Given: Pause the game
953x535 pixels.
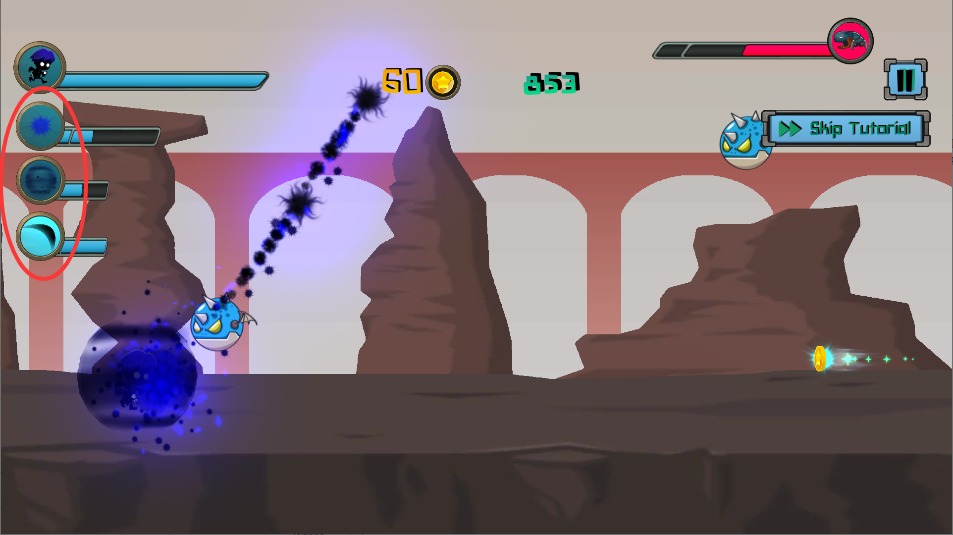Looking at the screenshot, I should [x=904, y=80].
